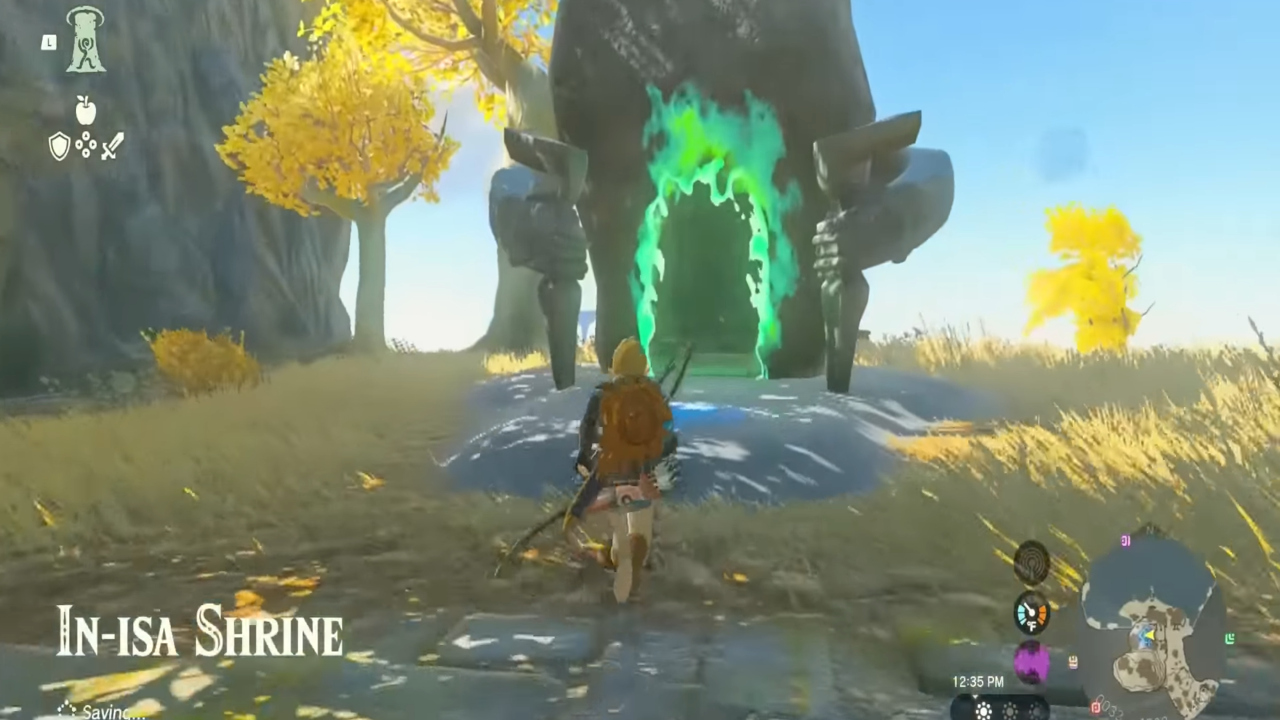The image size is (1280, 720).
Task: Adjust the temperature gauge needle
Action: (x=1030, y=608)
